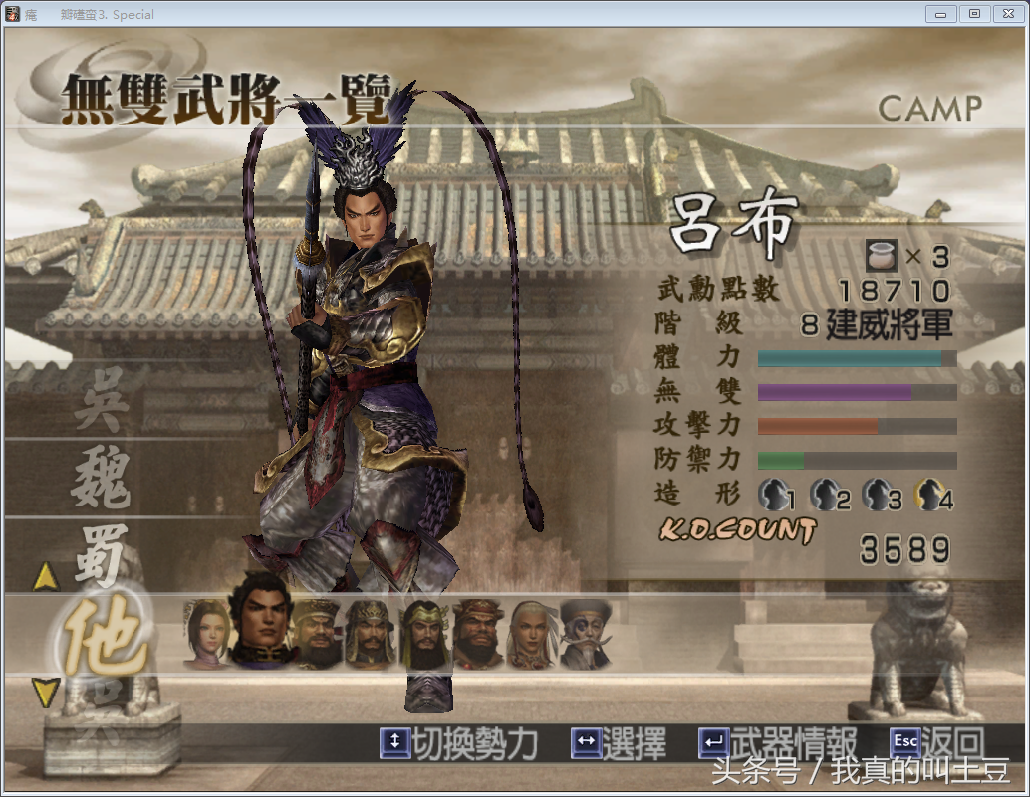Choose costume model 2
Image resolution: width=1030 pixels, height=797 pixels.
[829, 494]
